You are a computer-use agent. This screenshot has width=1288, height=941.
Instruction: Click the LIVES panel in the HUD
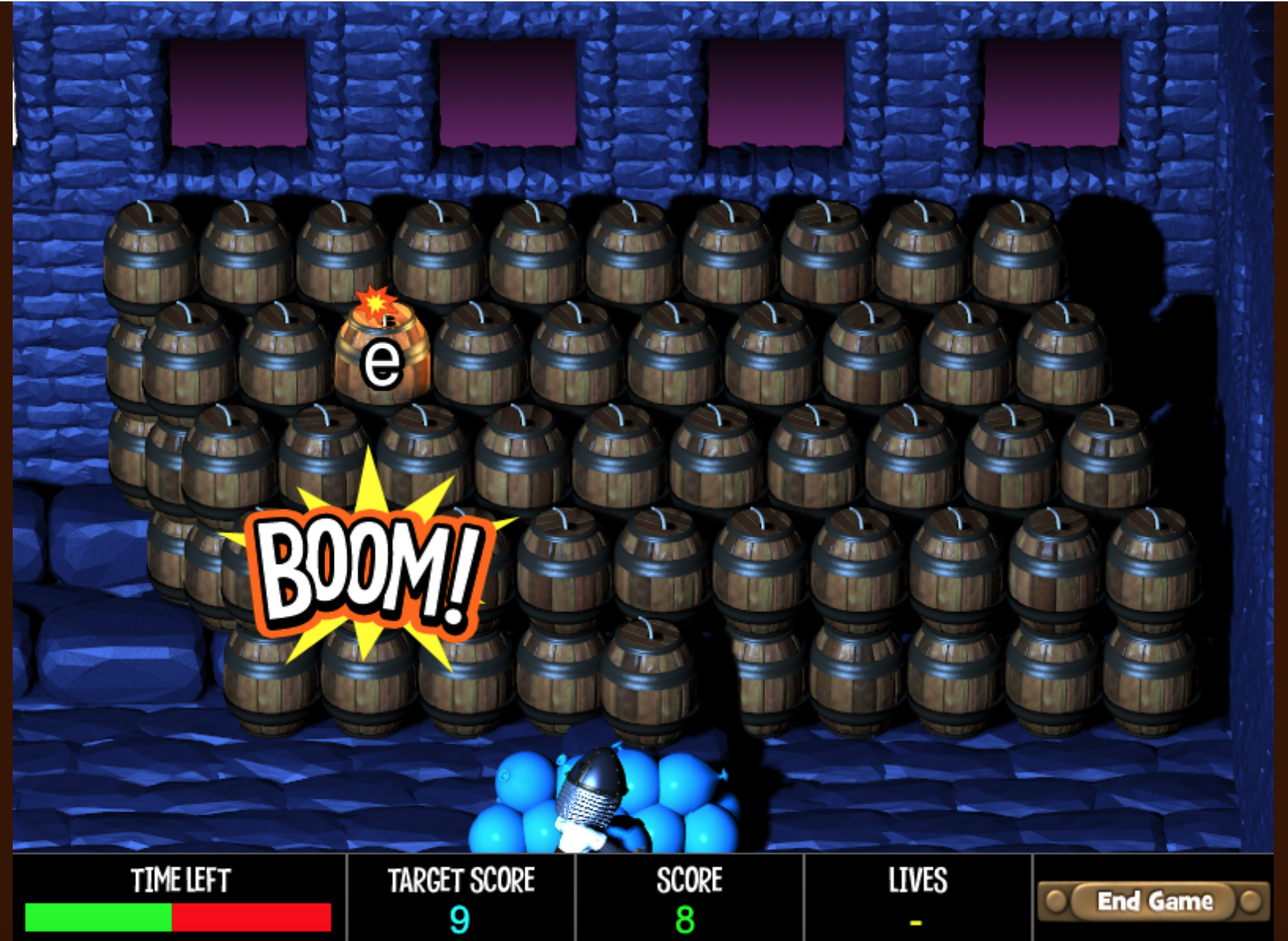(x=918, y=901)
